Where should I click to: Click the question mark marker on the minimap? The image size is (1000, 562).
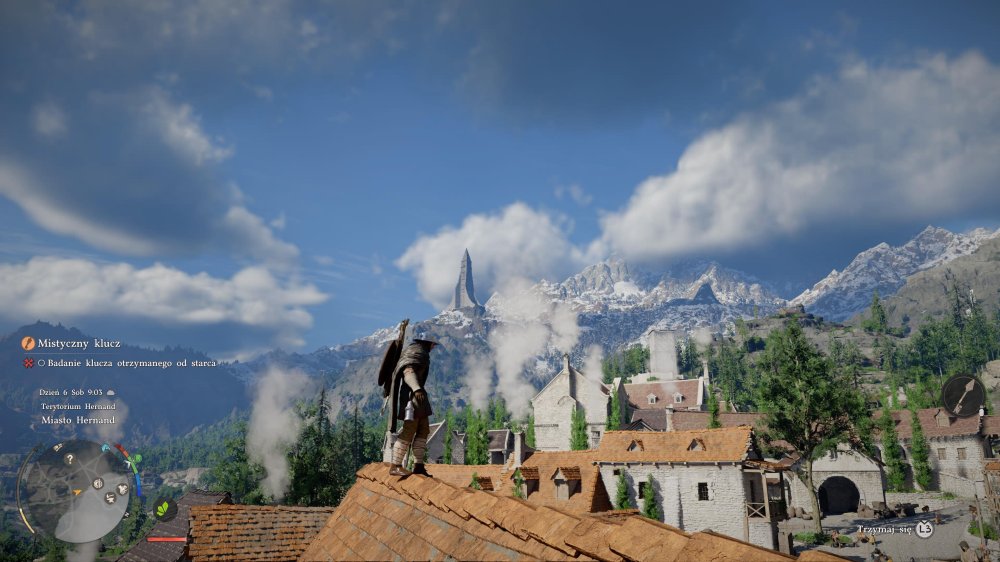point(69,459)
